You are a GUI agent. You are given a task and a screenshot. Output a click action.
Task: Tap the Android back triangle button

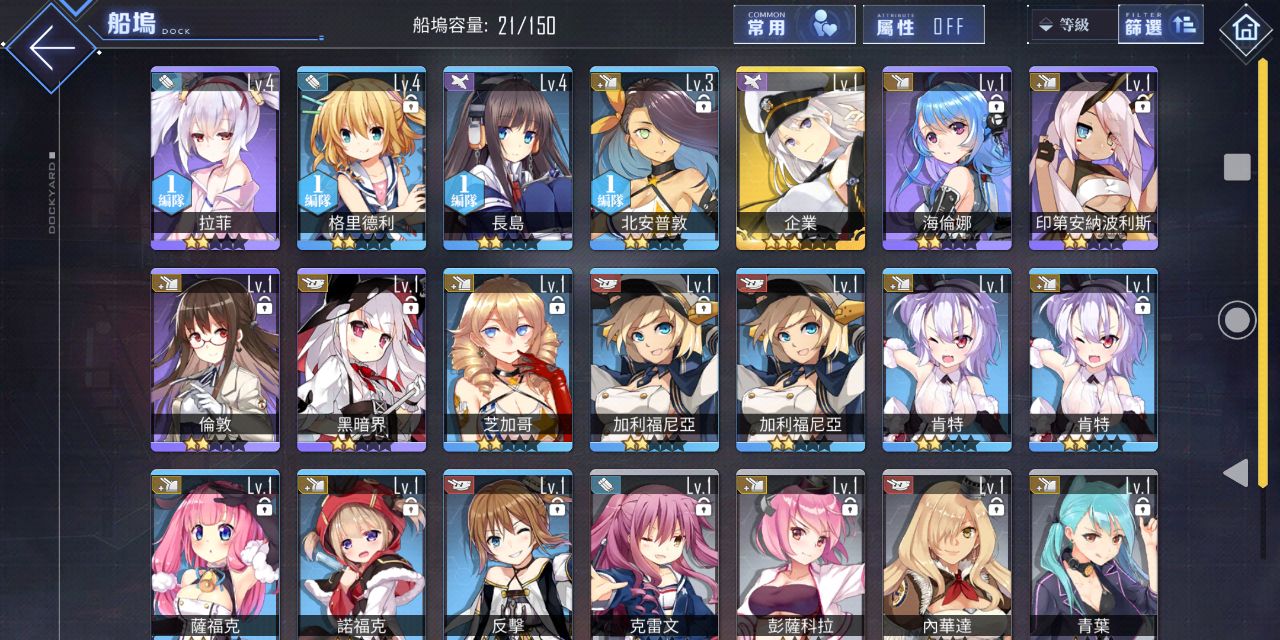point(1236,473)
